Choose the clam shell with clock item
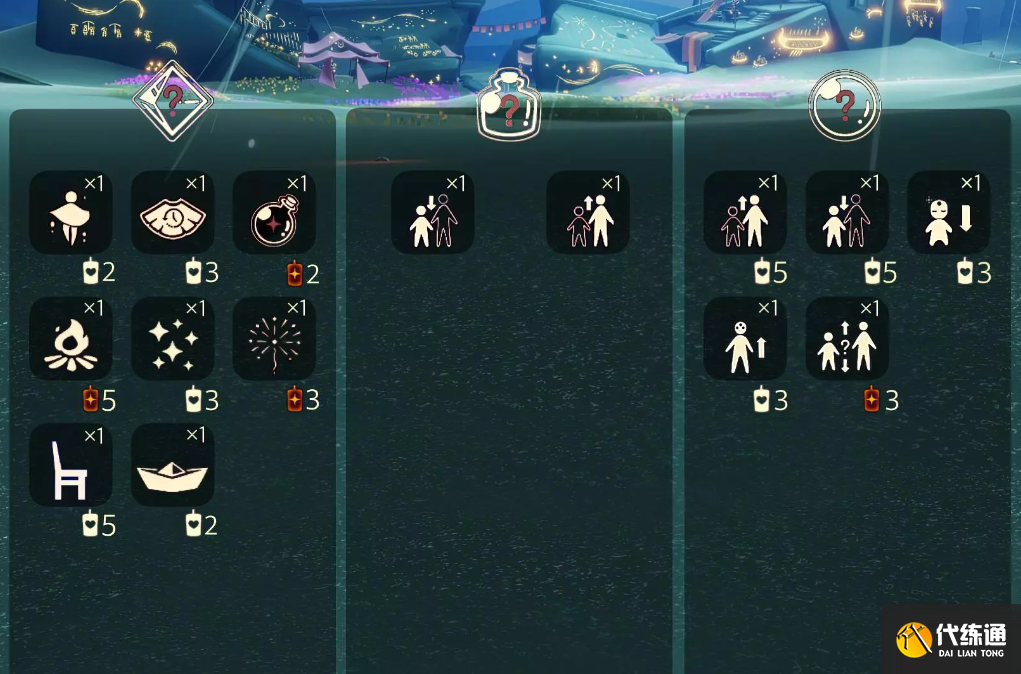This screenshot has width=1021, height=674. 173,212
